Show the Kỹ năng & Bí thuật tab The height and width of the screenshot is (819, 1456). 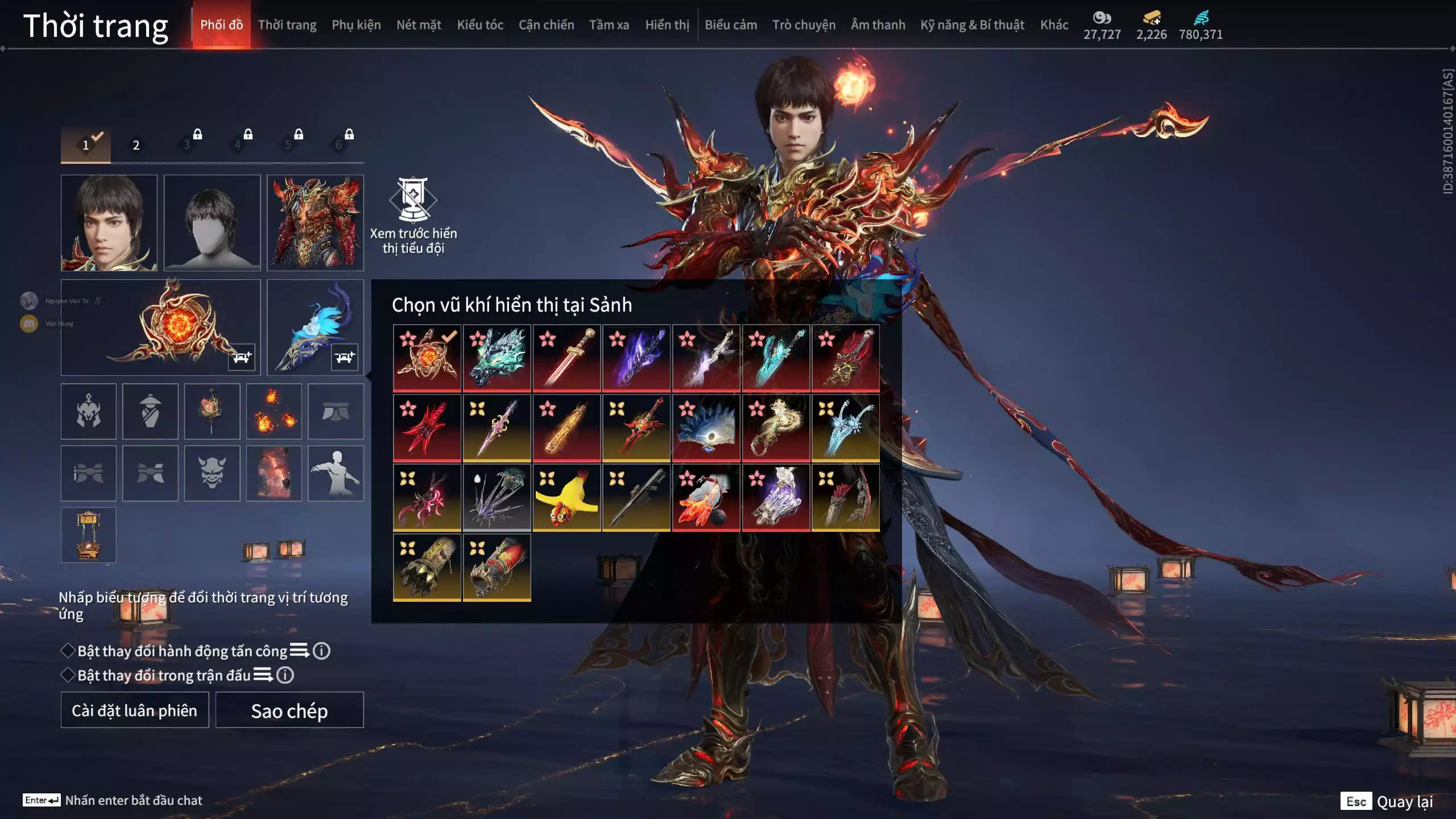point(972,25)
